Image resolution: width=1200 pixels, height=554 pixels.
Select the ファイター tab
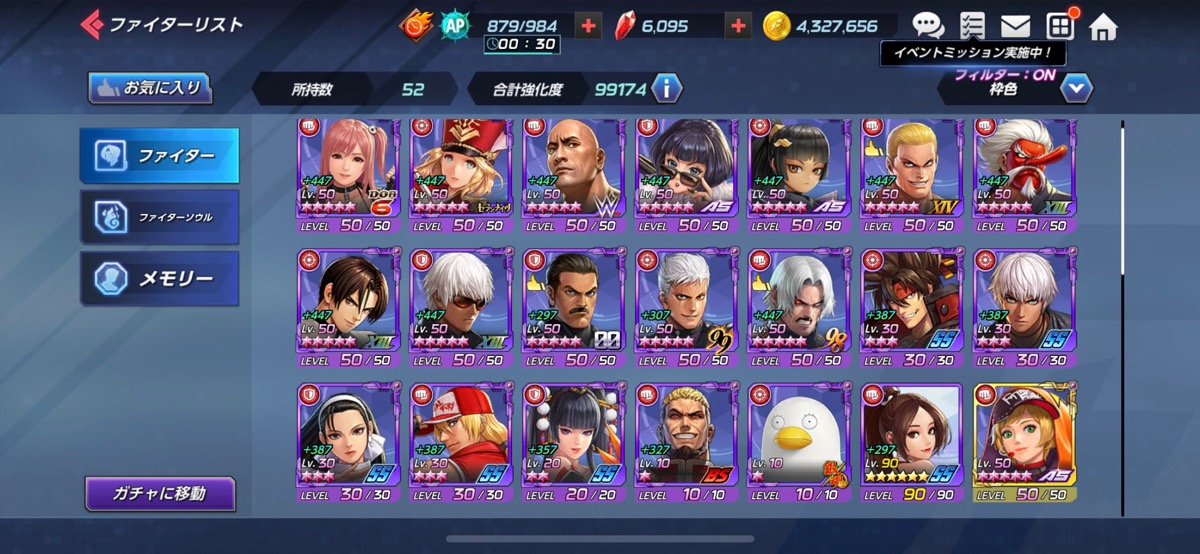coord(160,156)
